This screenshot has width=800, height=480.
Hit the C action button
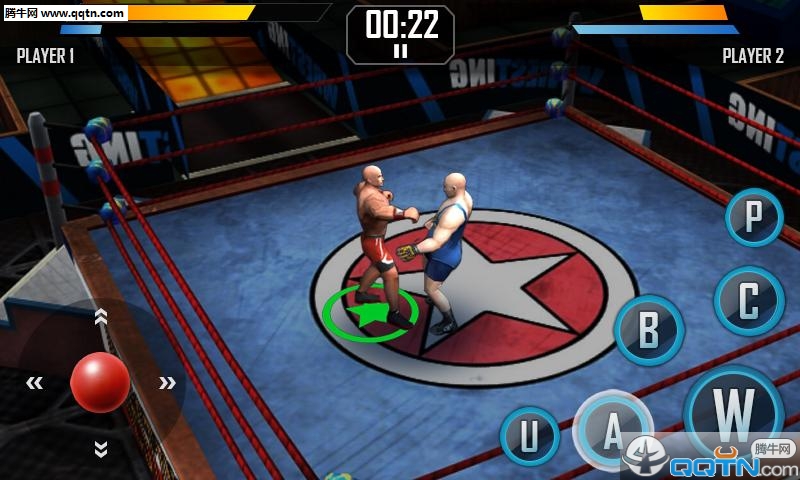click(x=748, y=301)
